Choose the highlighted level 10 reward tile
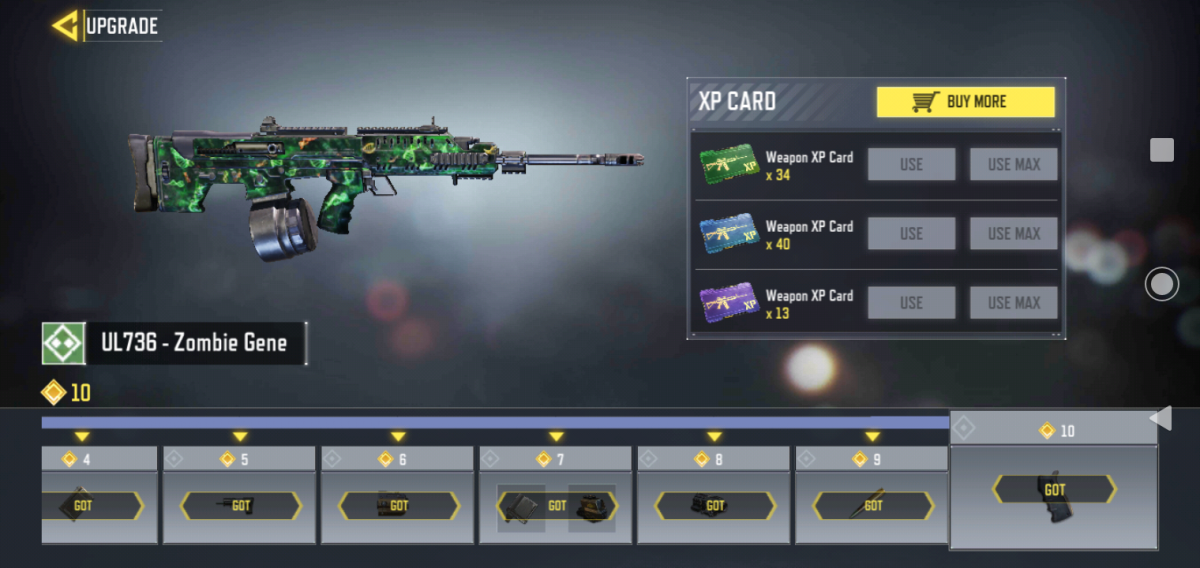This screenshot has width=1200, height=568. tap(1054, 490)
